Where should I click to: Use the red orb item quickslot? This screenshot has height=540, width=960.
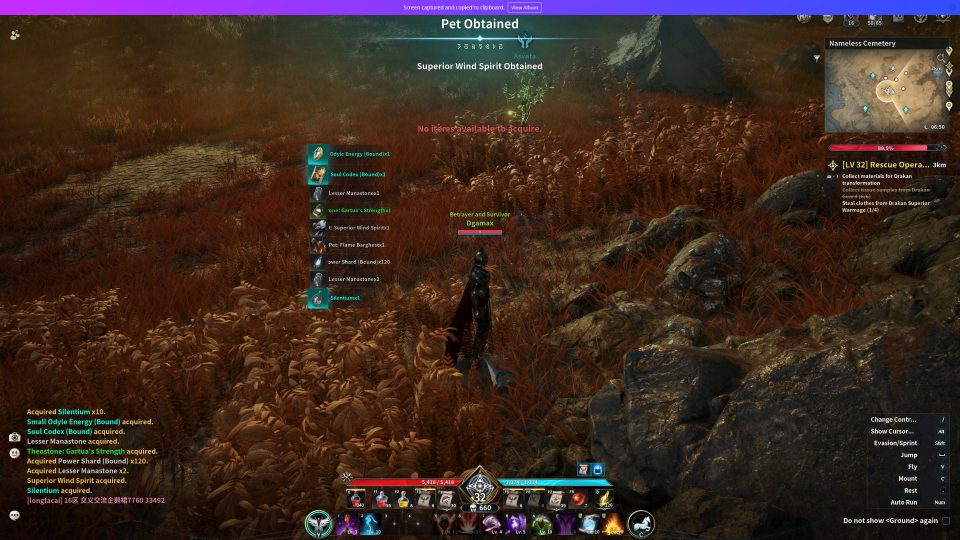(x=578, y=499)
